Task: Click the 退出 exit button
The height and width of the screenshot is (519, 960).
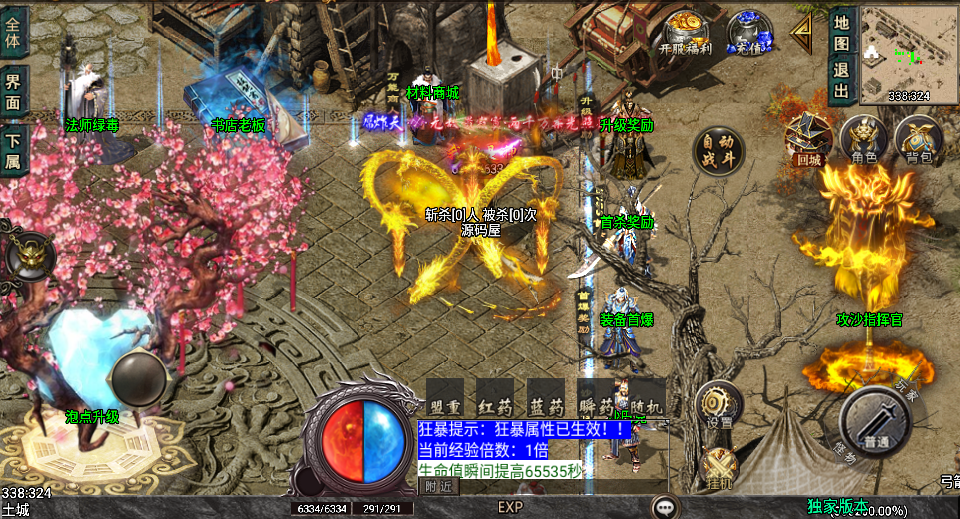Action: [x=841, y=80]
